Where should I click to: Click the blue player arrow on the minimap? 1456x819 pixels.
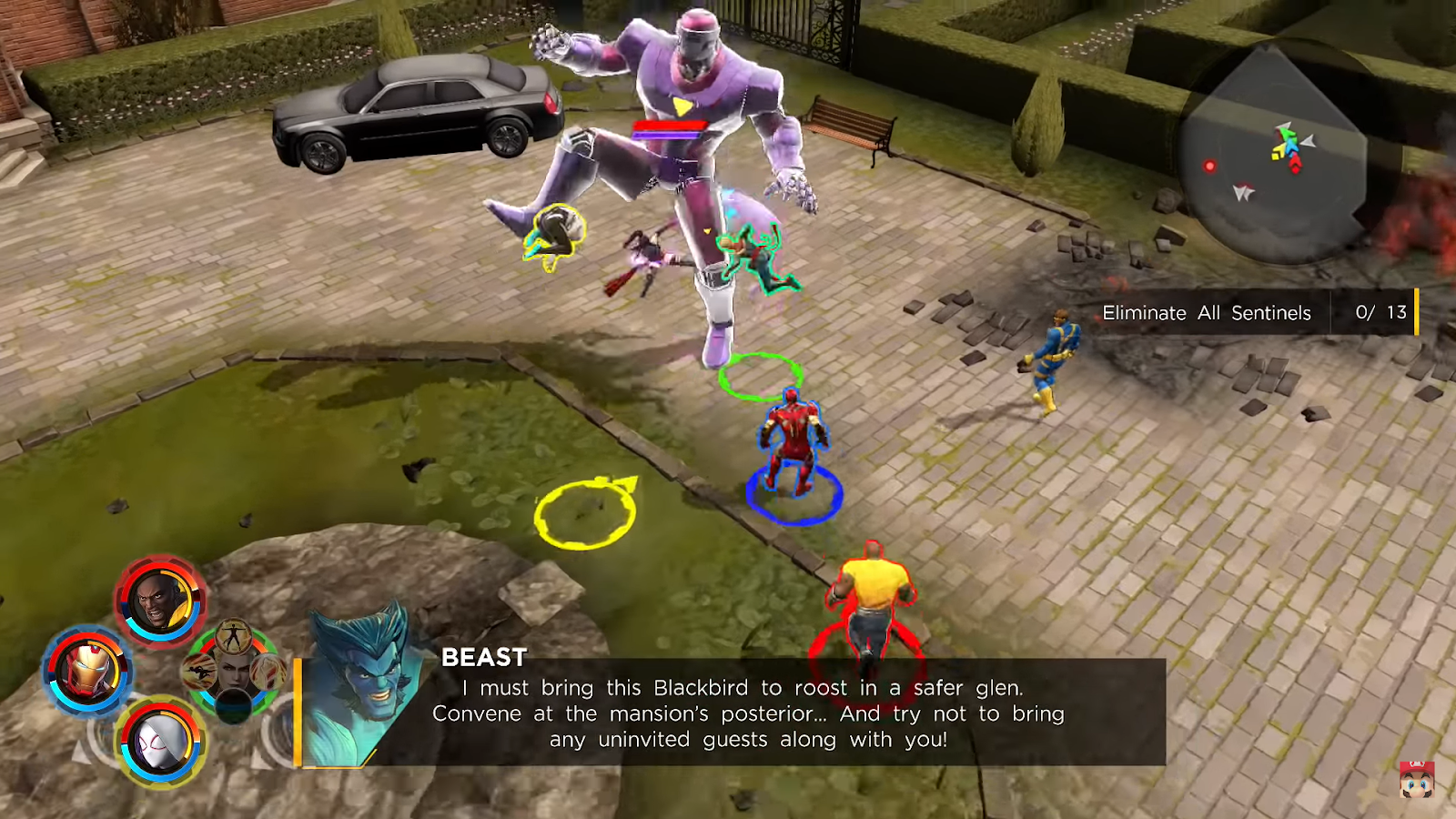(1291, 145)
